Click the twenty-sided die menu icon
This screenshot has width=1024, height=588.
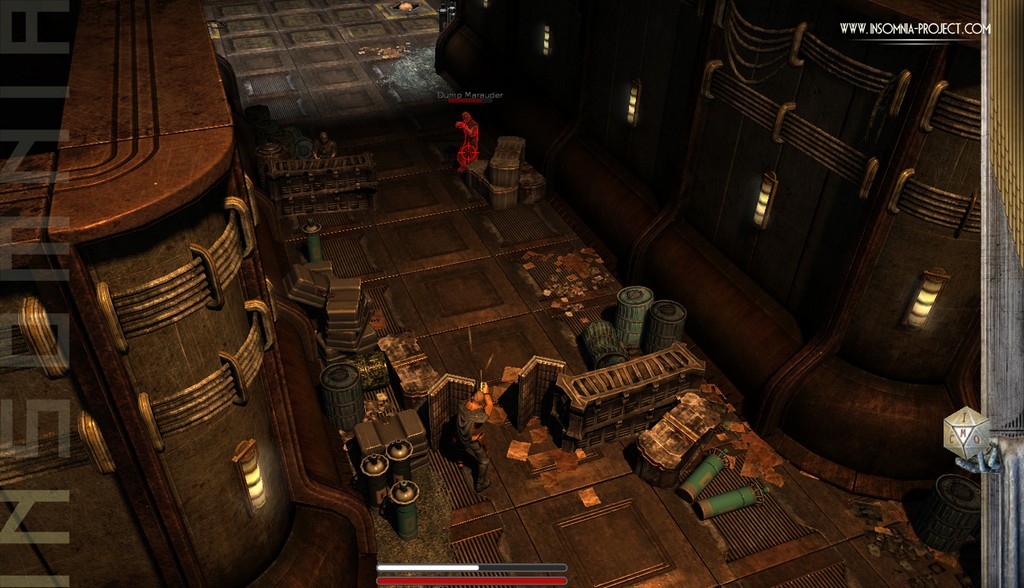click(966, 435)
